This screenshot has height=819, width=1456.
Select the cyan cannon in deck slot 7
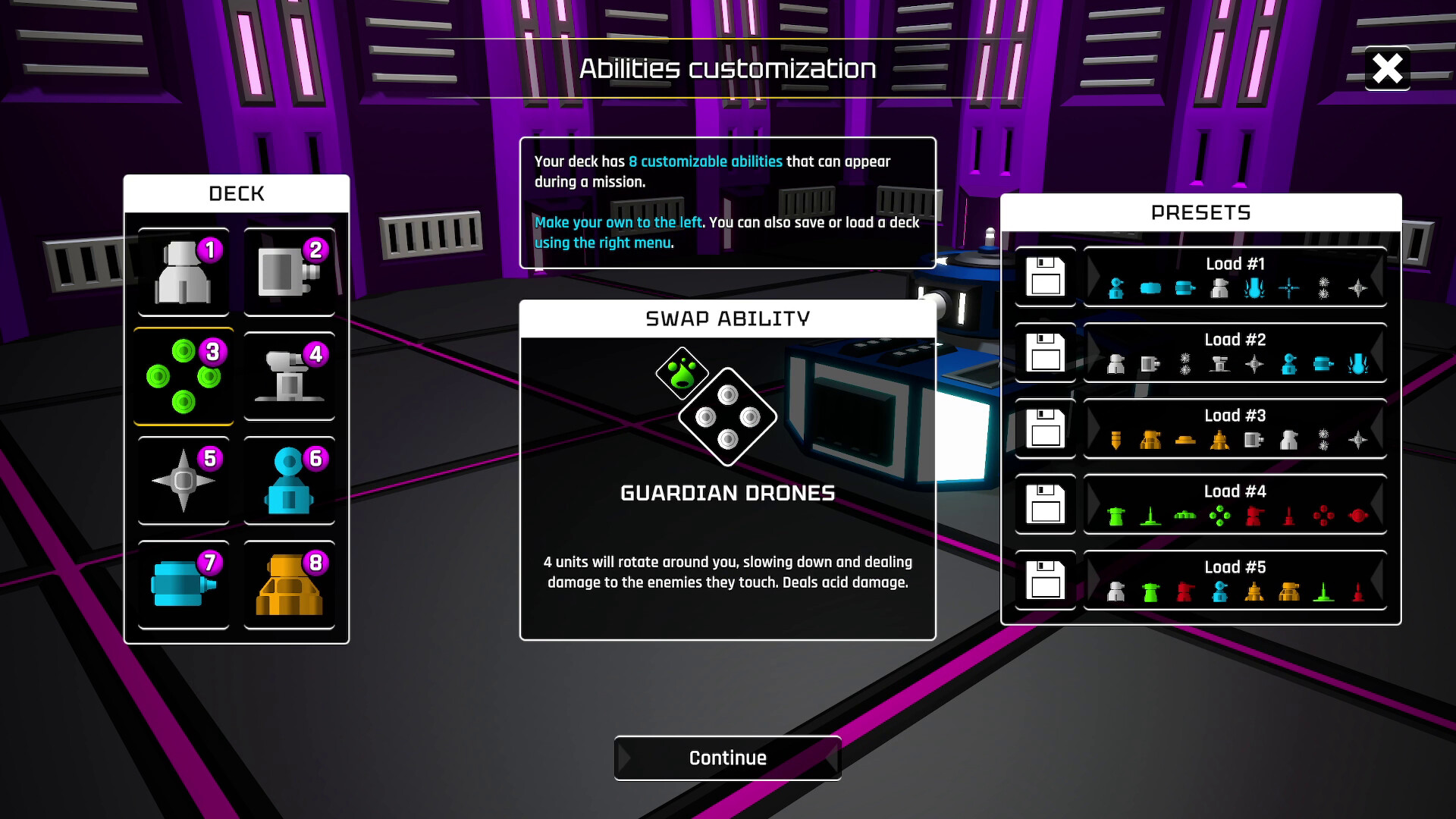coord(182,583)
